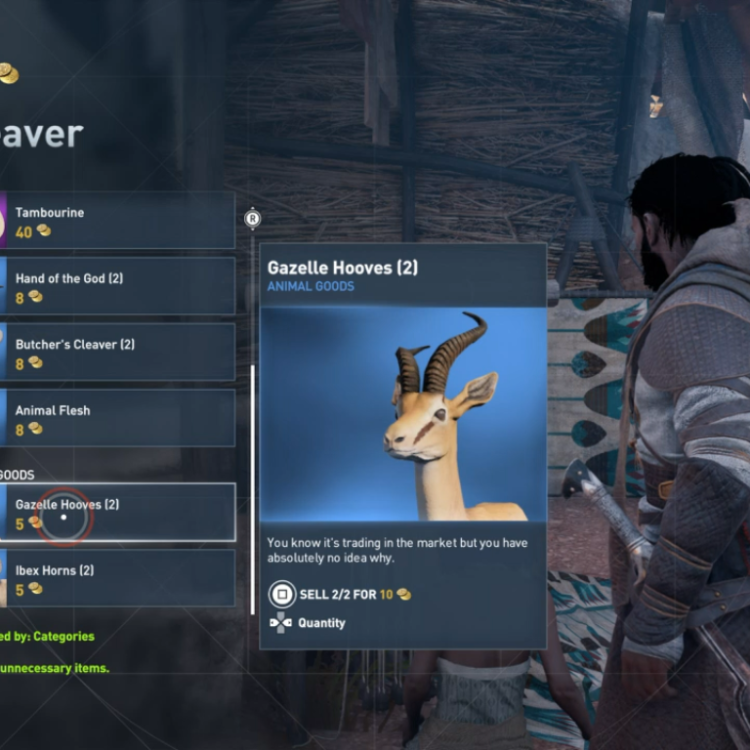Select the Butcher's Cleaver entry
The image size is (750, 750).
[118, 352]
